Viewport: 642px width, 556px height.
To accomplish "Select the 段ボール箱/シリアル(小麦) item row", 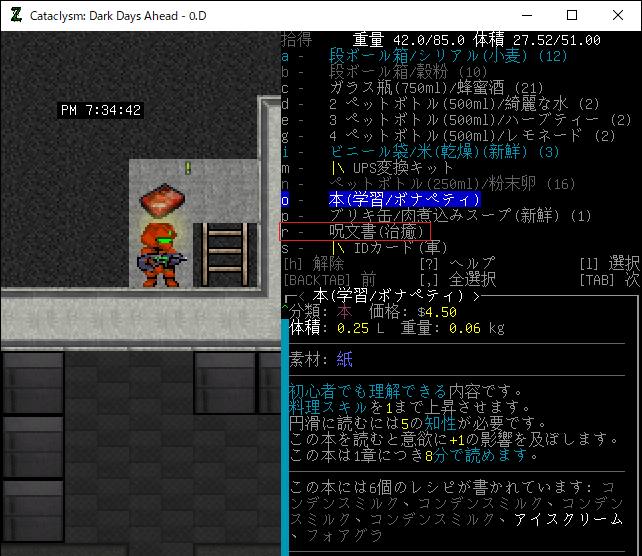I will pyautogui.click(x=448, y=56).
